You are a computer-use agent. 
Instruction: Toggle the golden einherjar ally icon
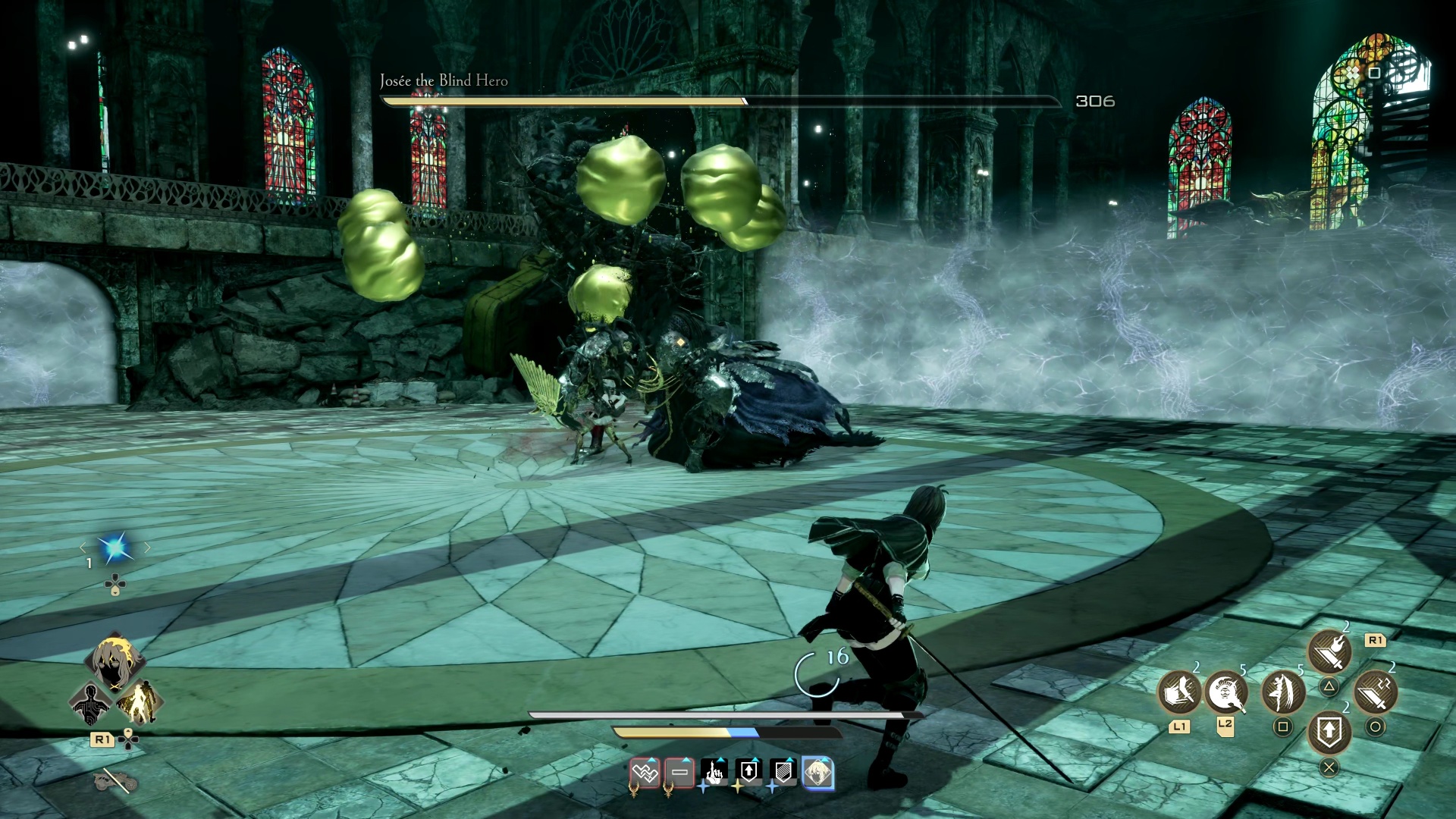click(x=138, y=703)
